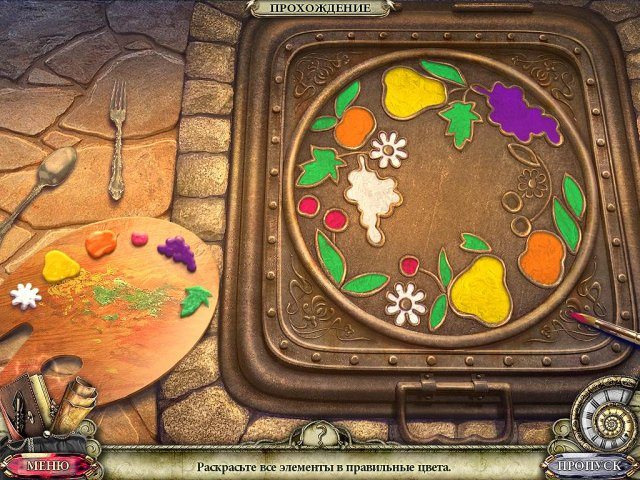
Task: Select yellow pear paint on palette
Action: point(61,265)
